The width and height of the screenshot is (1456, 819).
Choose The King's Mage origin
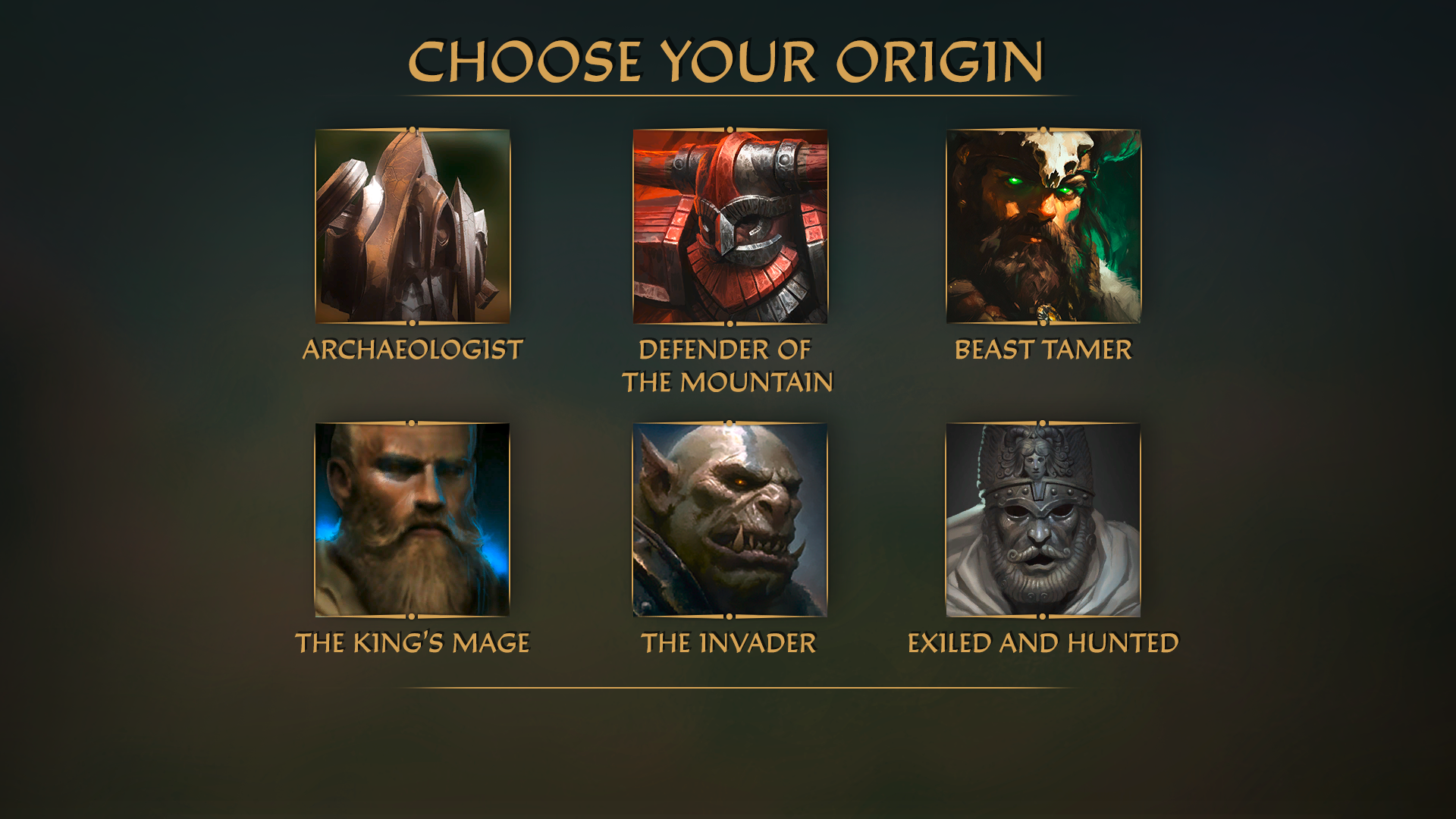click(413, 519)
